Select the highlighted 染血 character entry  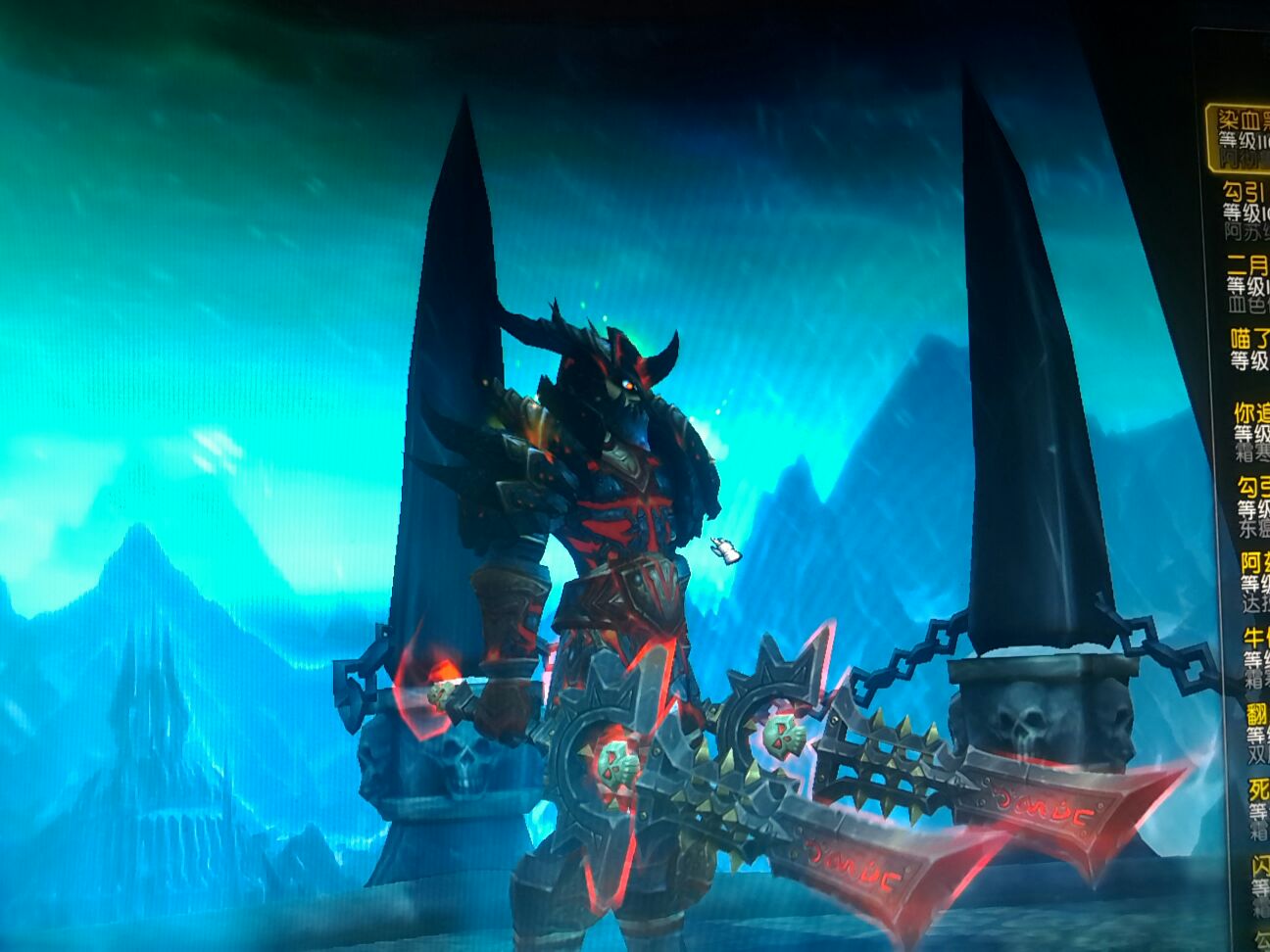click(x=1239, y=136)
